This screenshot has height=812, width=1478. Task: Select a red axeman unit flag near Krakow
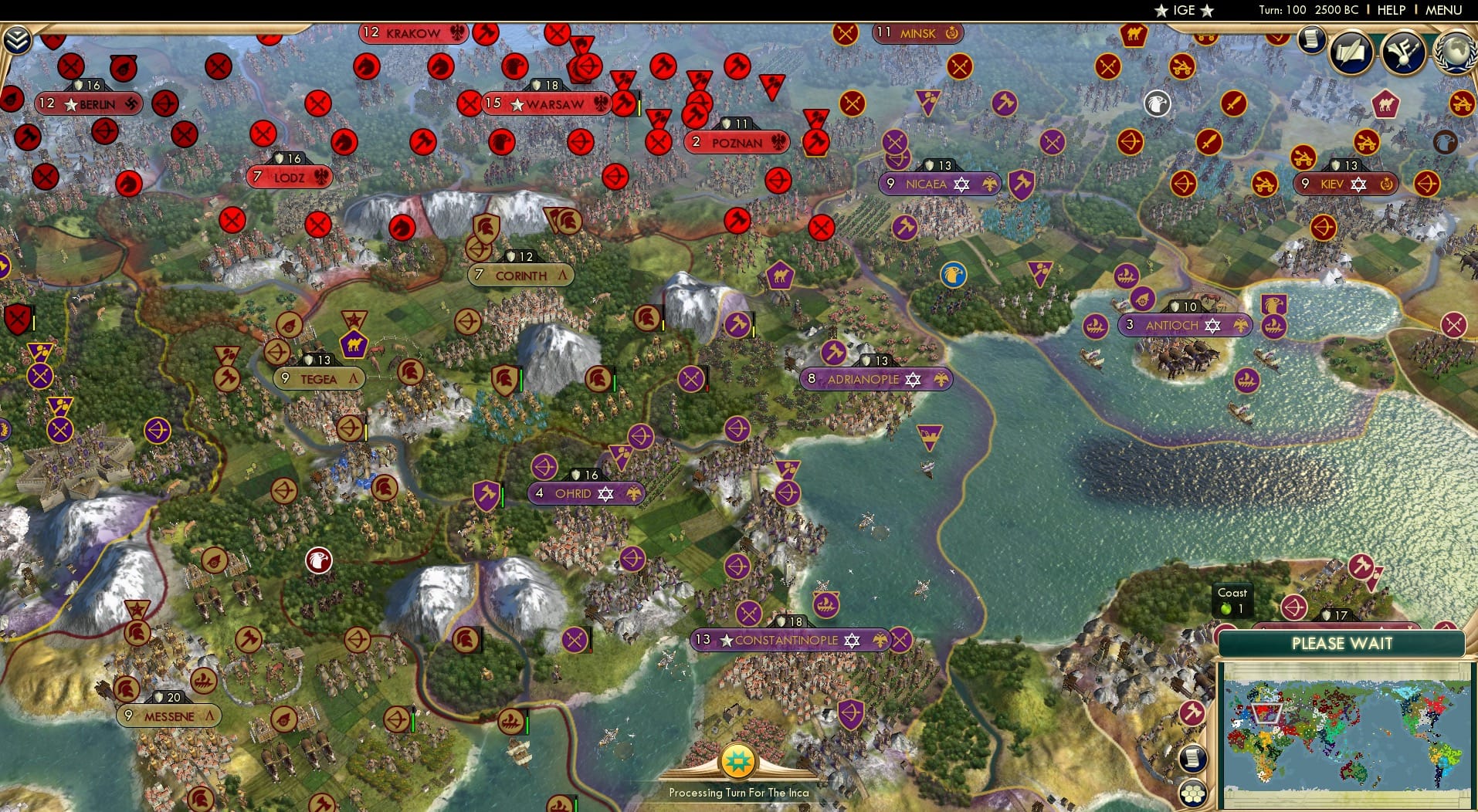pyautogui.click(x=486, y=33)
